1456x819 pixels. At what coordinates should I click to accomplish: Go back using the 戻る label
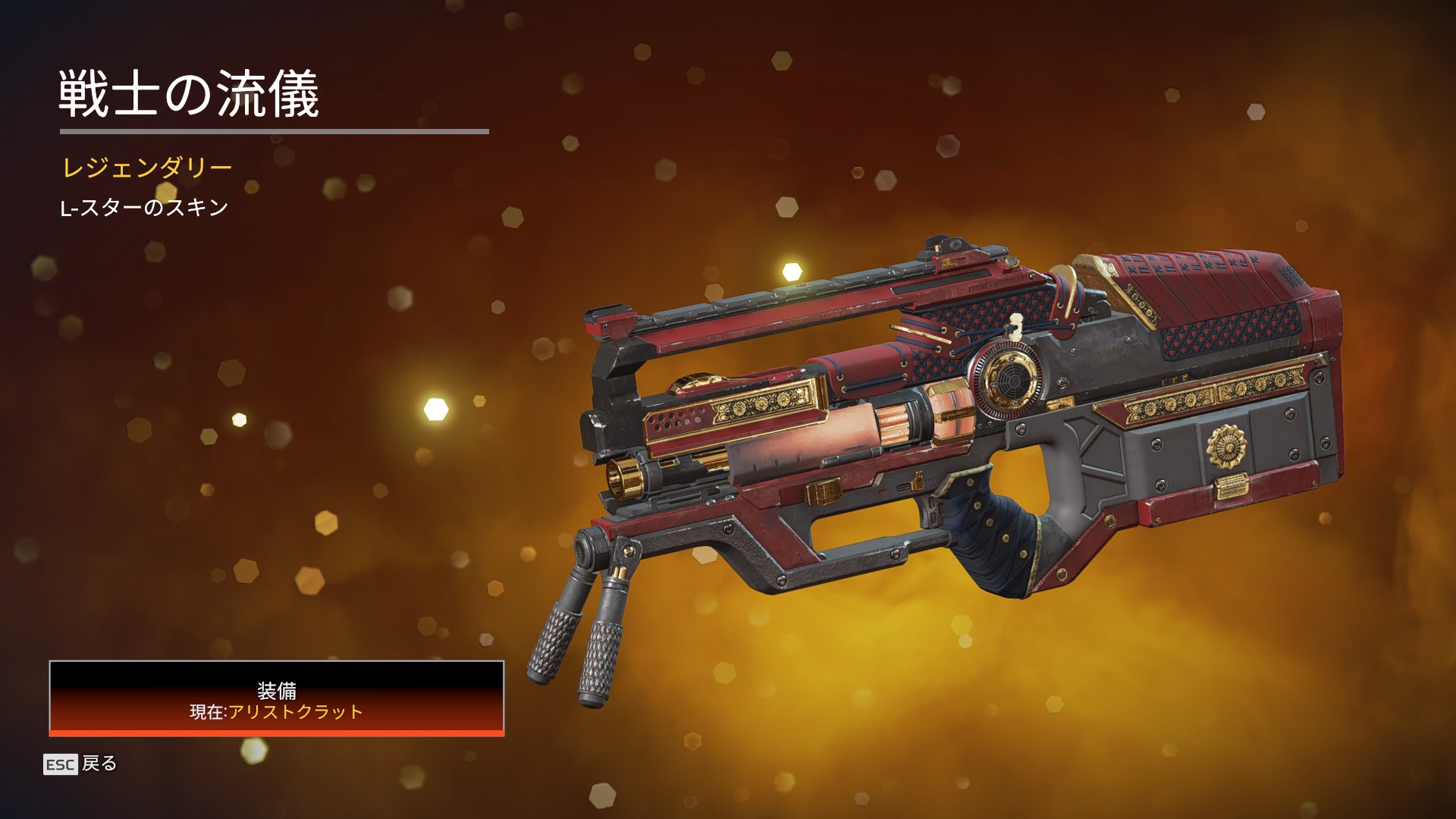click(99, 764)
